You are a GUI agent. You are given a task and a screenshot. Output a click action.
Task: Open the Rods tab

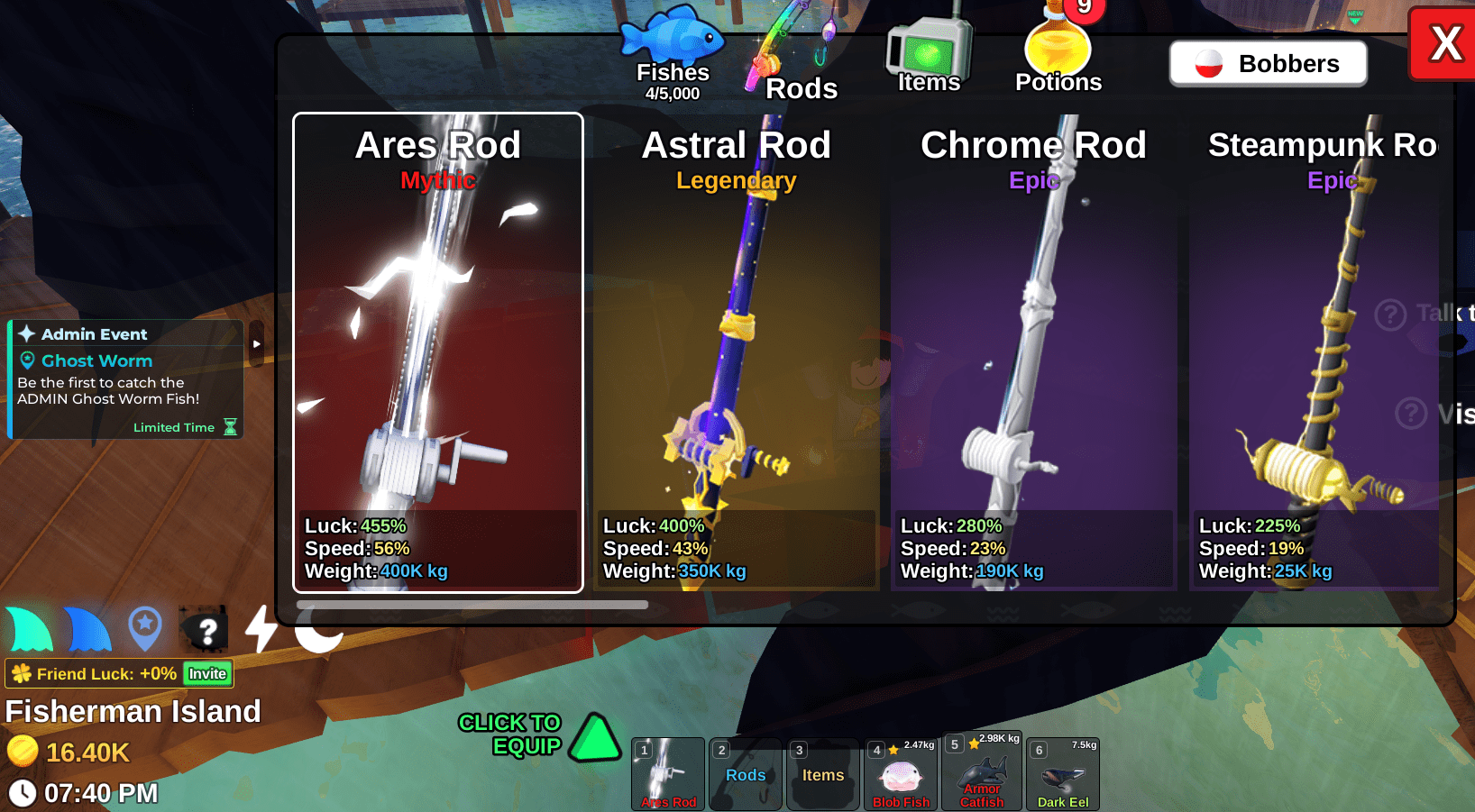coord(793,63)
